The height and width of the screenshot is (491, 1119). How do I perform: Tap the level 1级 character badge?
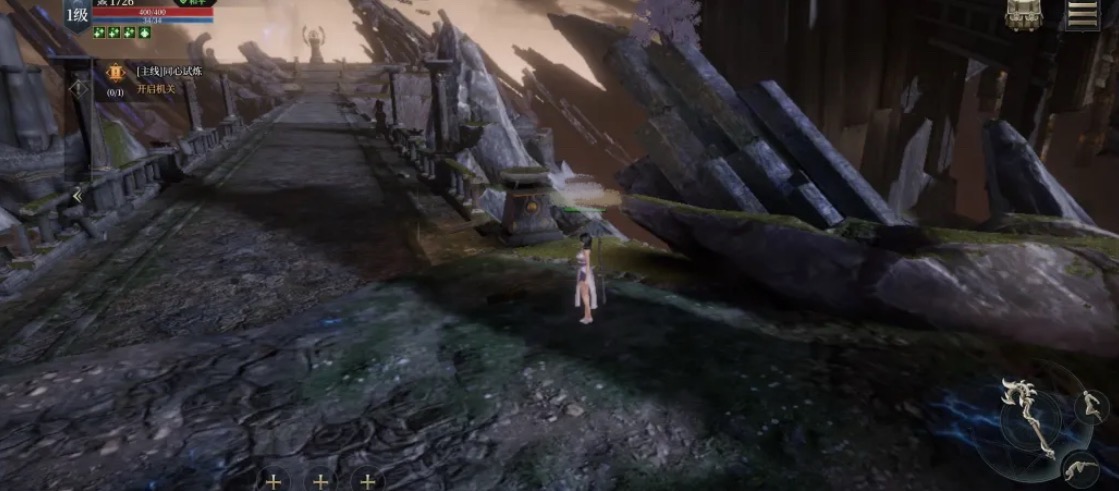[x=78, y=14]
